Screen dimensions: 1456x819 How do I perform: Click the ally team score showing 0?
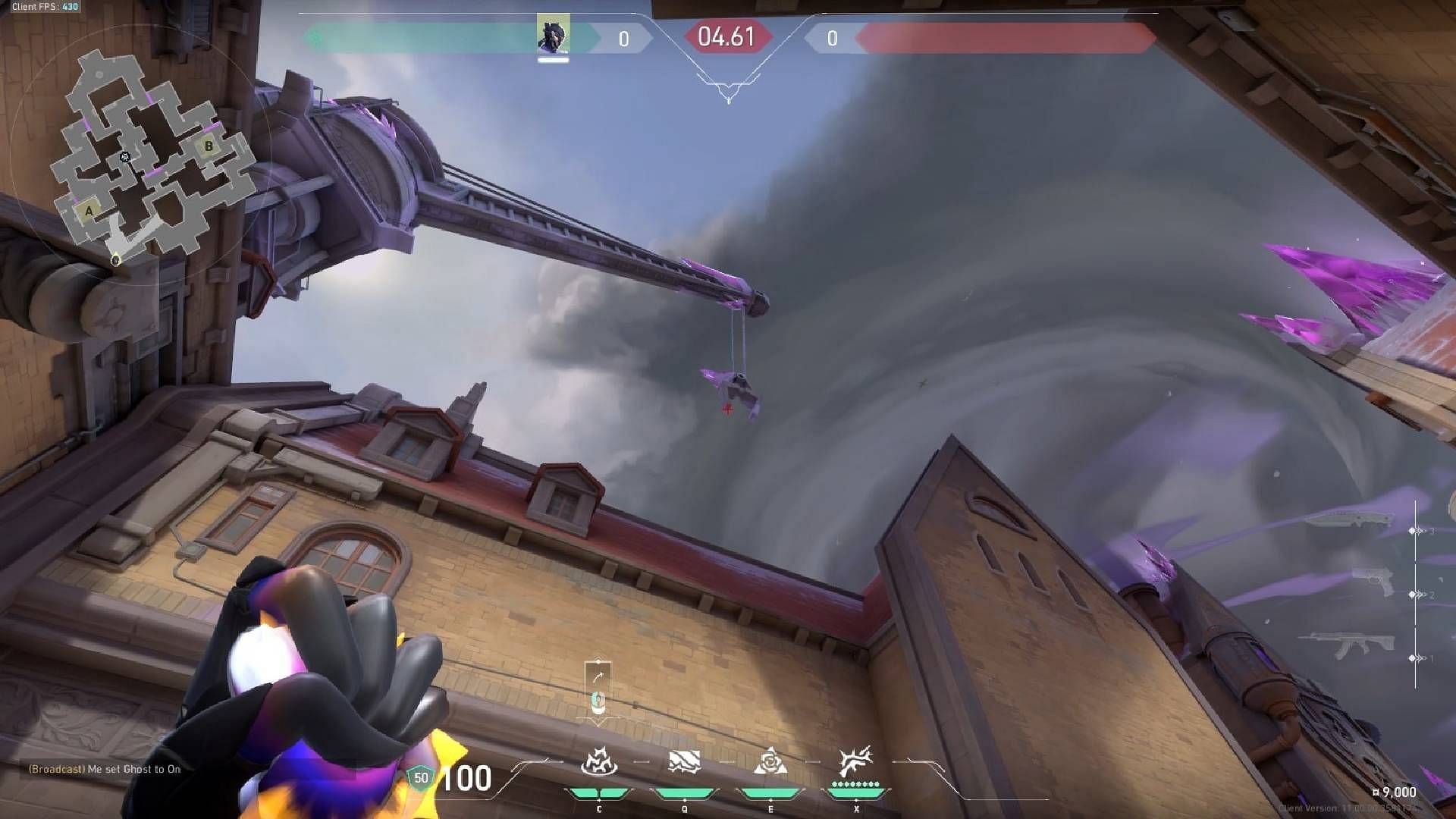tap(623, 38)
